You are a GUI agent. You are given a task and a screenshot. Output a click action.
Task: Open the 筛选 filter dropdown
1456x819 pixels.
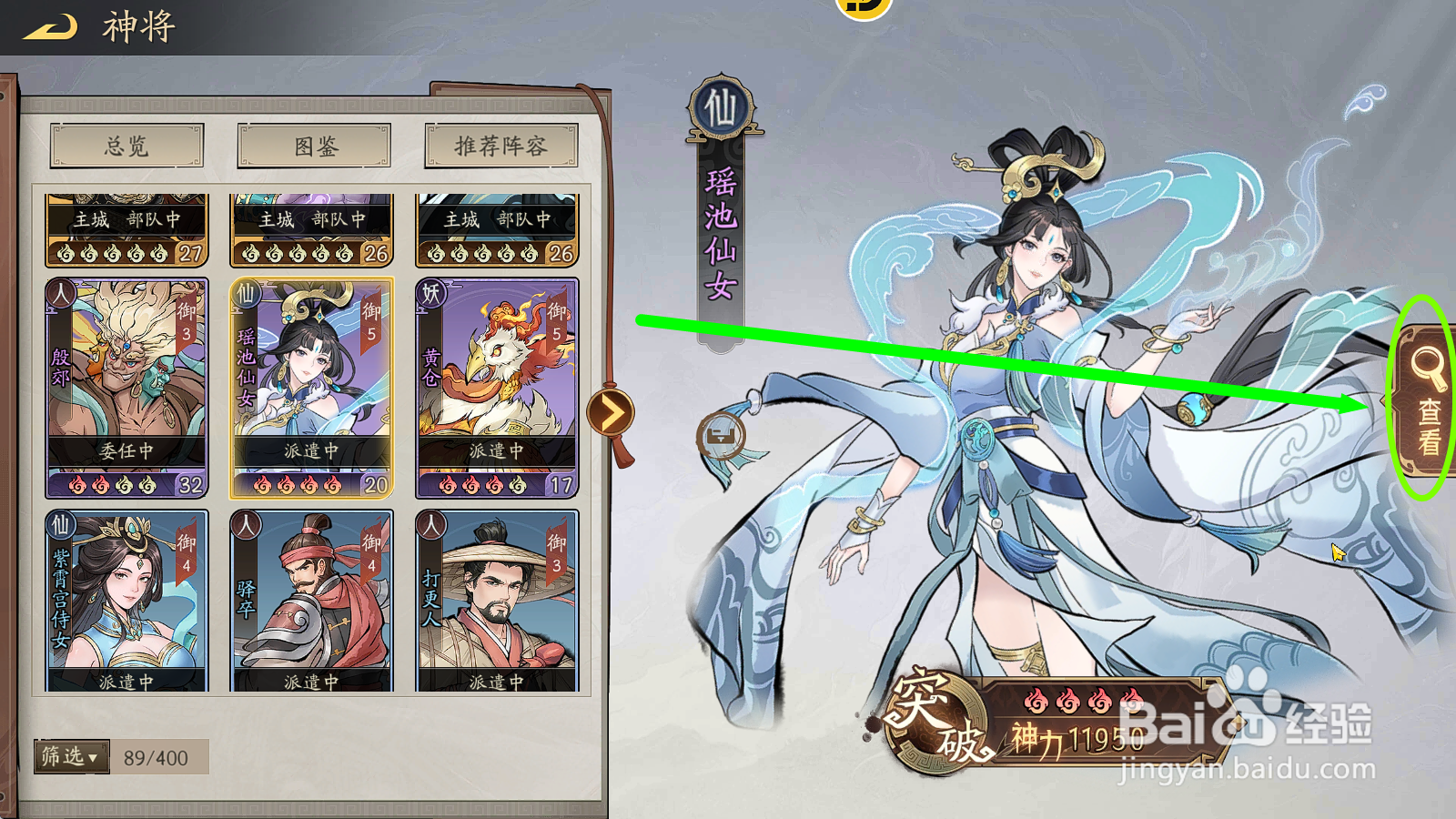coord(71,756)
